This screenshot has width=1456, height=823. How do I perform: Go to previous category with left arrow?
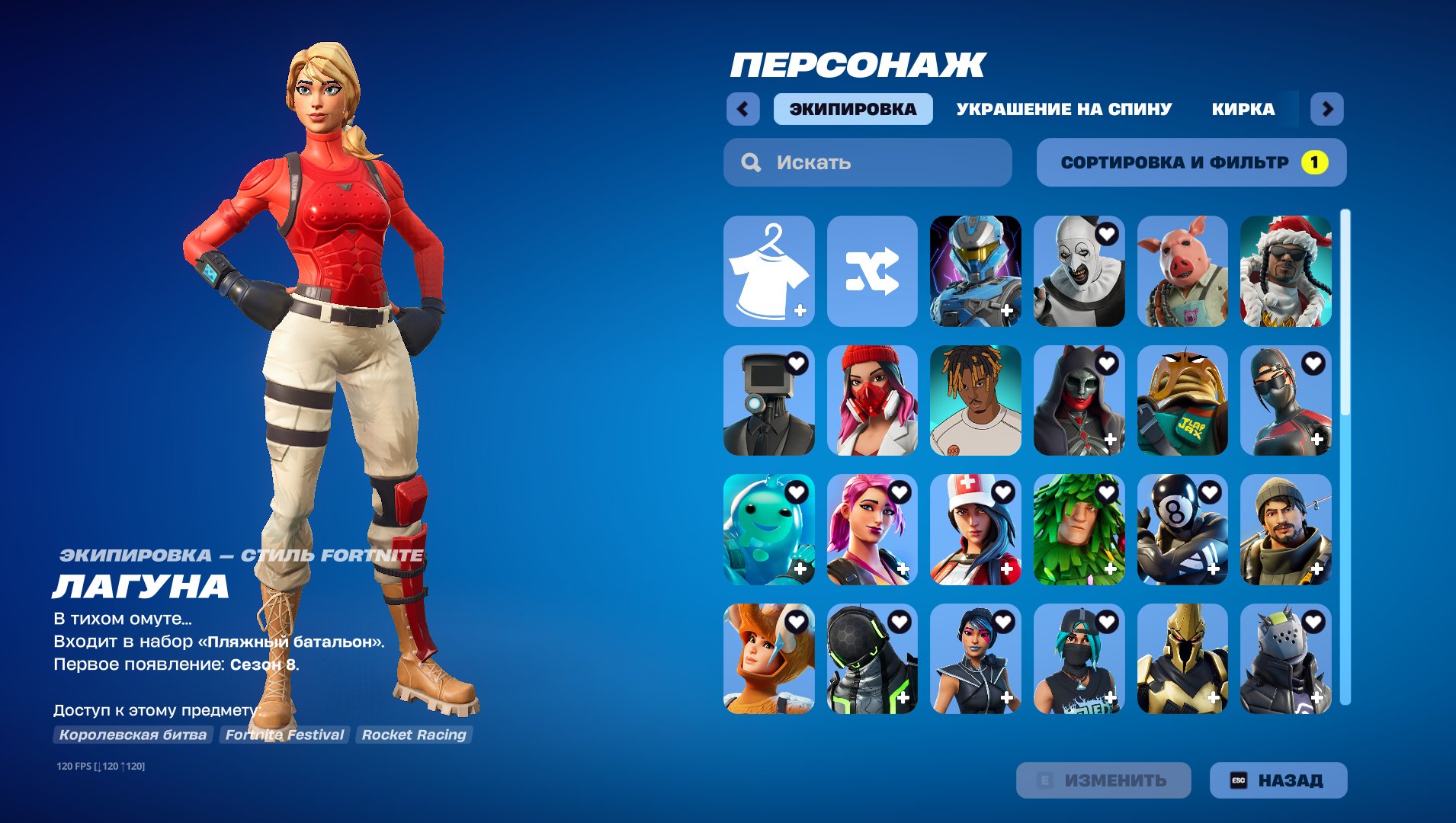click(x=744, y=108)
